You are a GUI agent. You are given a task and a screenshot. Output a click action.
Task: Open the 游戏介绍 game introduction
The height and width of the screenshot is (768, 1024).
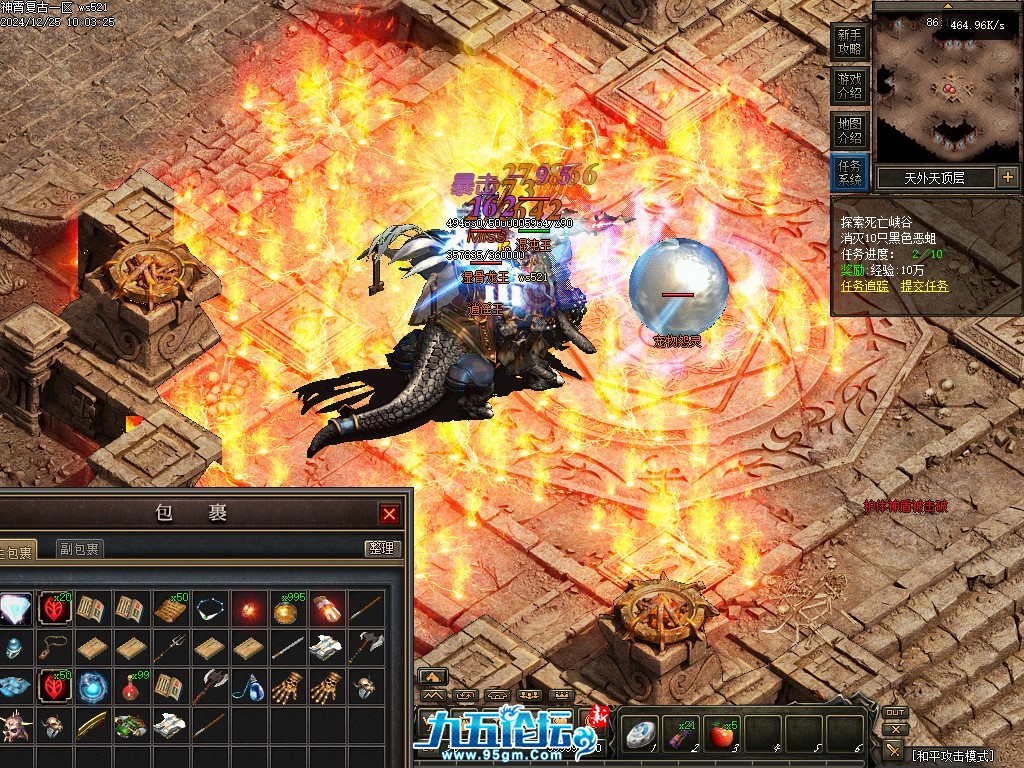click(849, 85)
